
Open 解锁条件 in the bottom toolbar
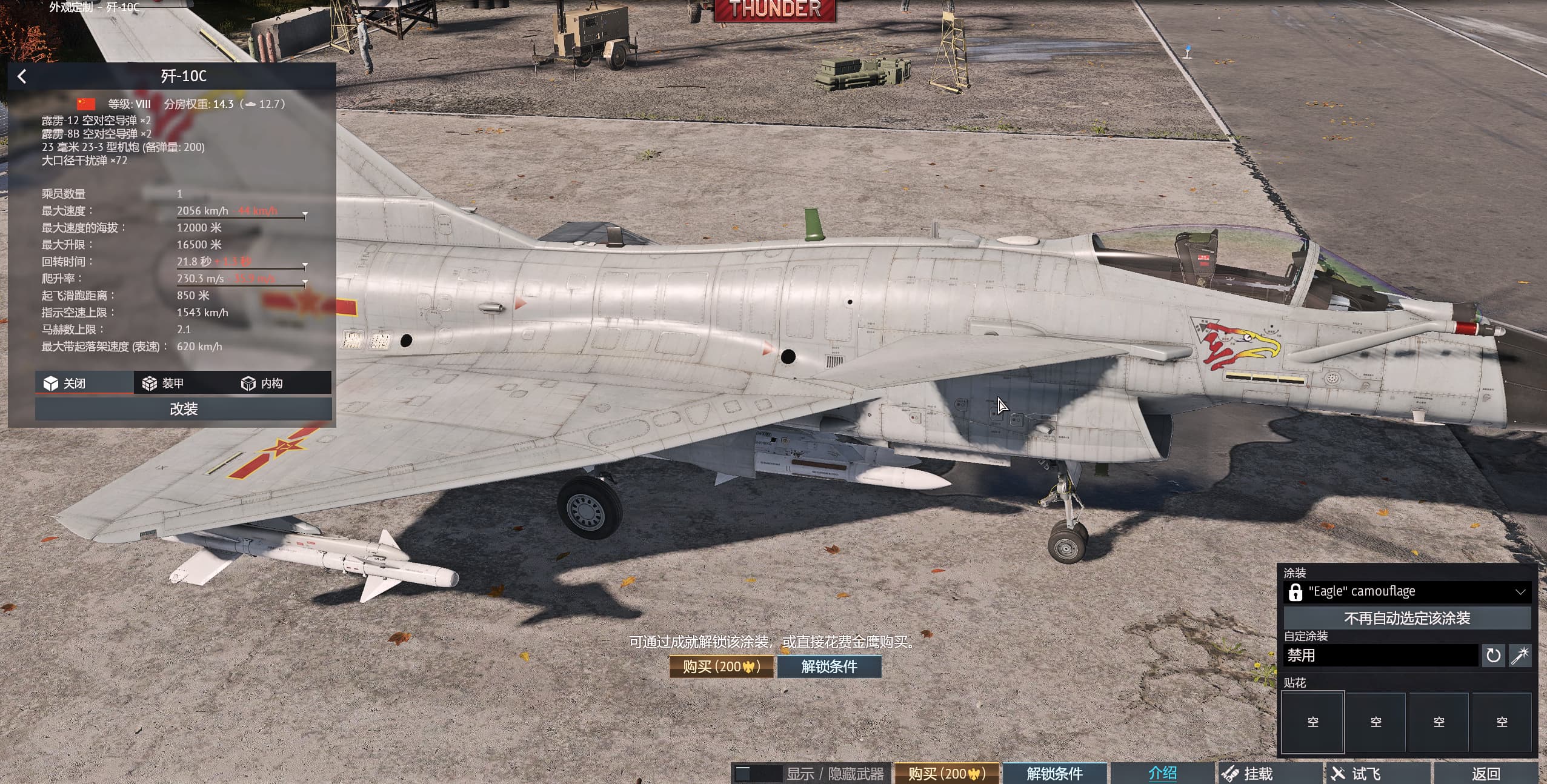pos(1054,774)
